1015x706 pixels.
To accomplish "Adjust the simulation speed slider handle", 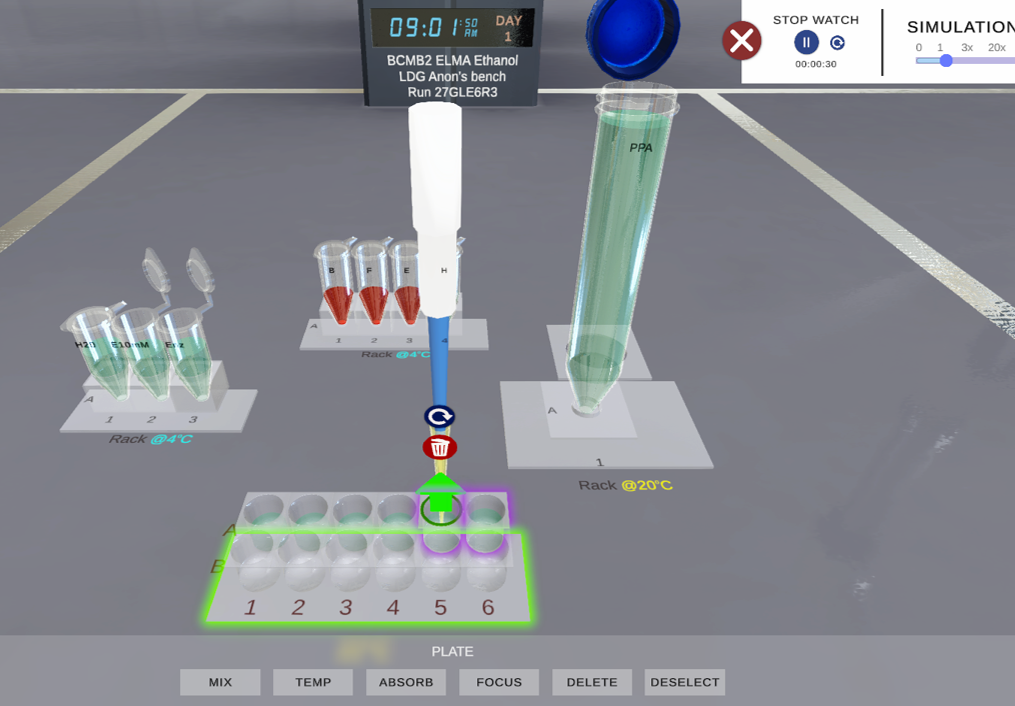I will point(946,61).
